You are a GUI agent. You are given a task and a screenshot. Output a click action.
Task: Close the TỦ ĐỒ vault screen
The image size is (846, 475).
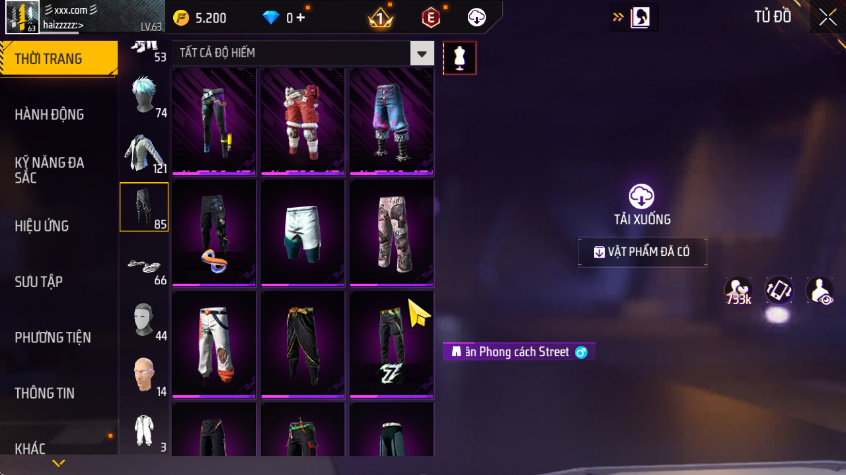[827, 17]
